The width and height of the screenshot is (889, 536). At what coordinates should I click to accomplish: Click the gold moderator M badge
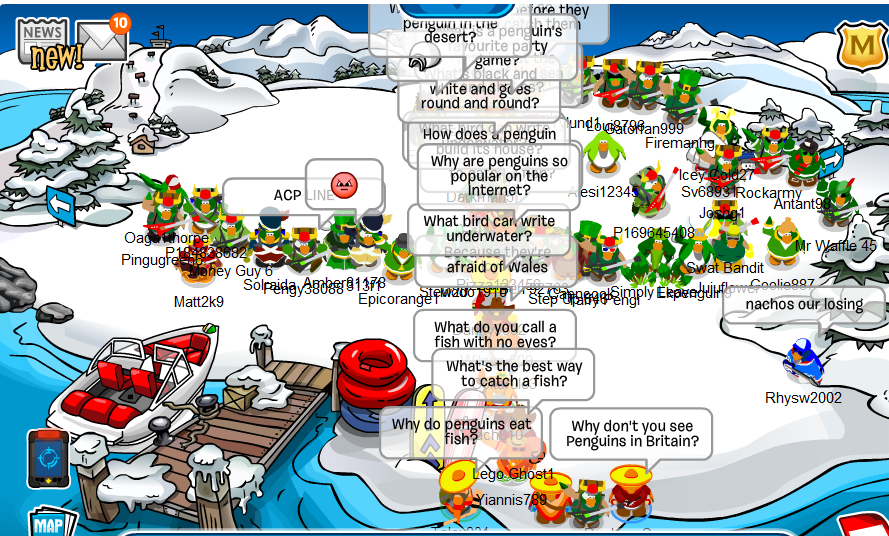[858, 45]
